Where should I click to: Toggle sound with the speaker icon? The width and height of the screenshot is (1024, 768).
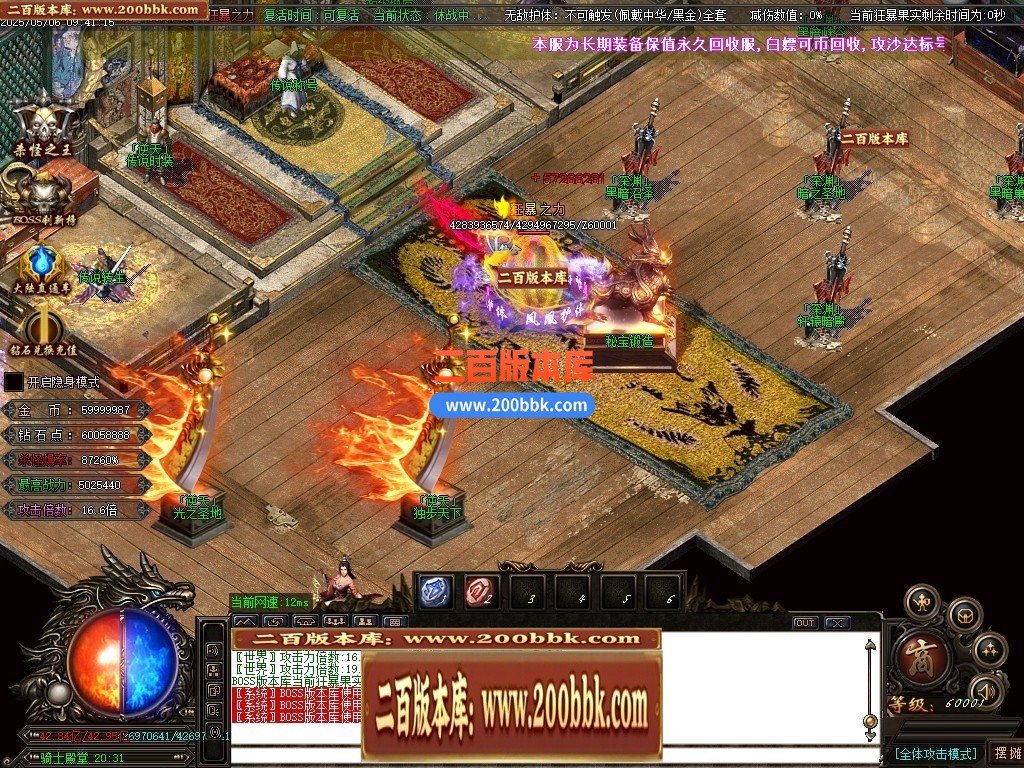[x=987, y=691]
